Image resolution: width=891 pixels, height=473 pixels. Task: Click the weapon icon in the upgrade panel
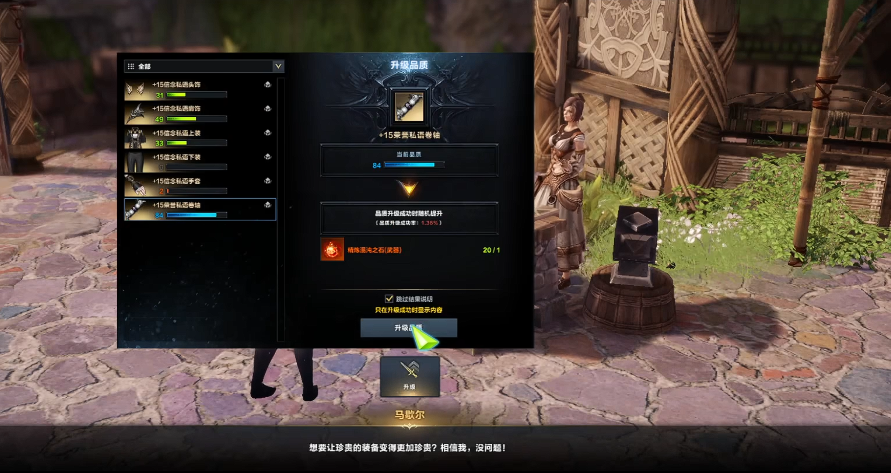408,103
